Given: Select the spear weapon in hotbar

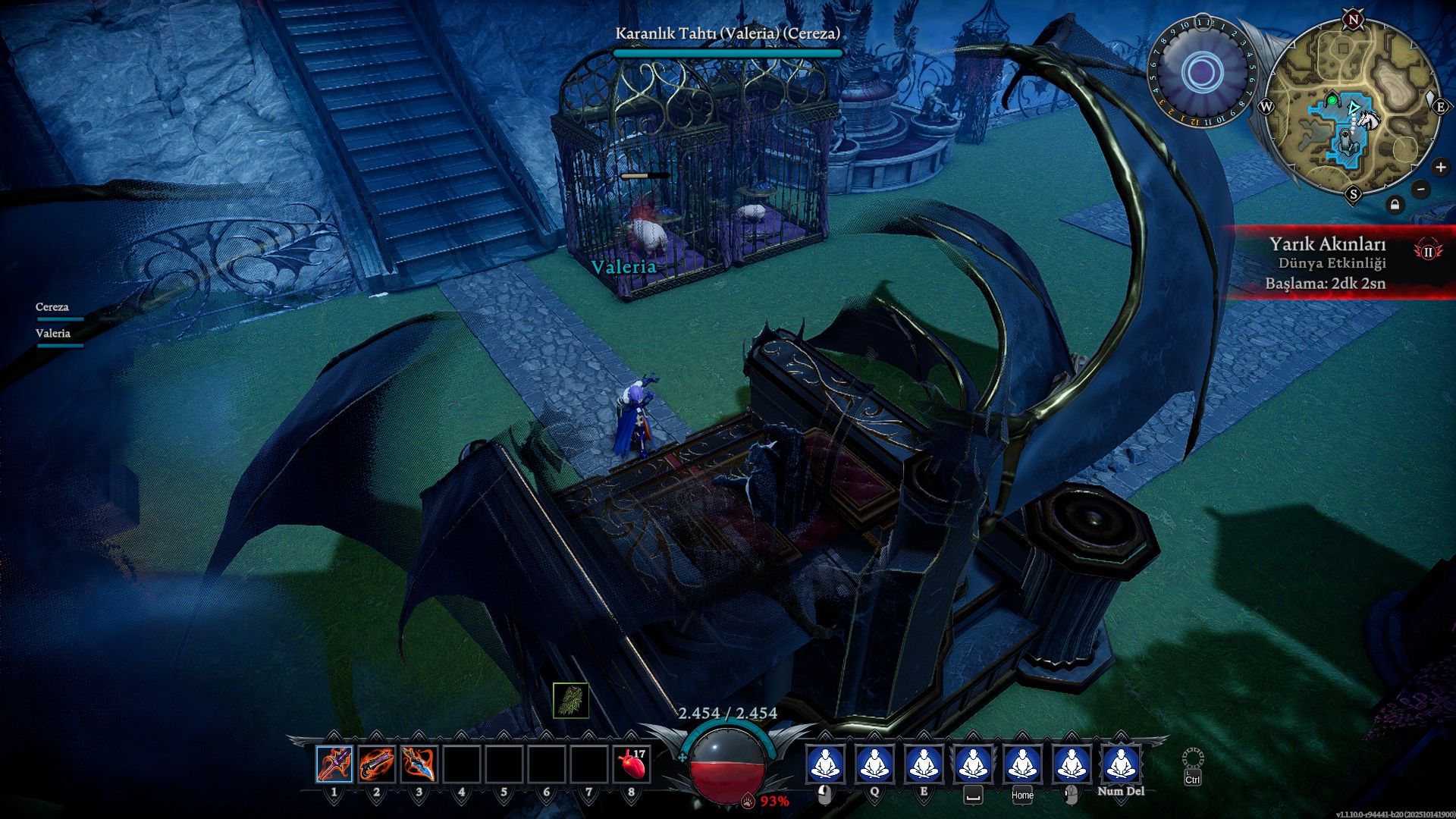Looking at the screenshot, I should pyautogui.click(x=334, y=764).
